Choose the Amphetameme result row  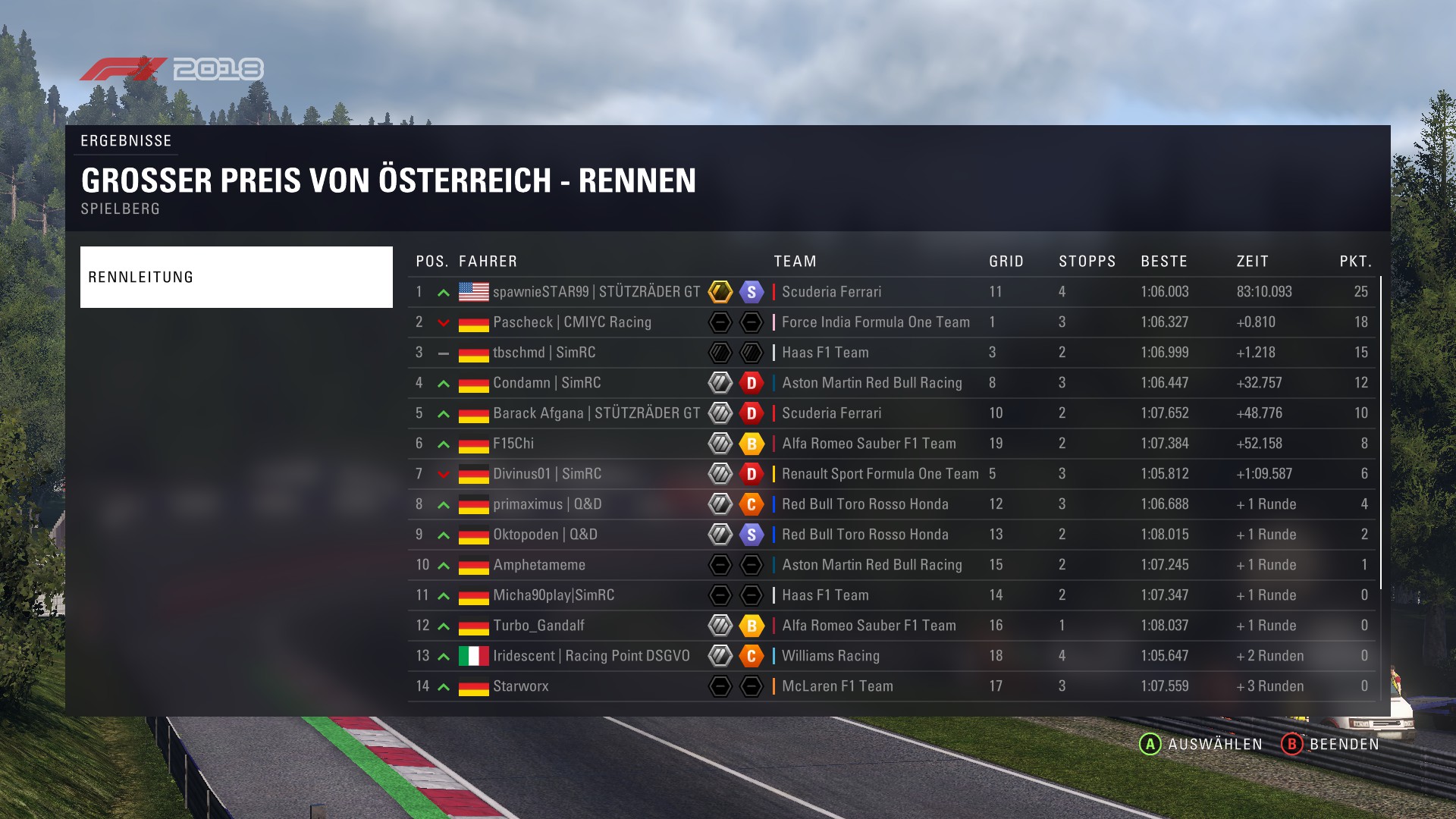(x=539, y=565)
